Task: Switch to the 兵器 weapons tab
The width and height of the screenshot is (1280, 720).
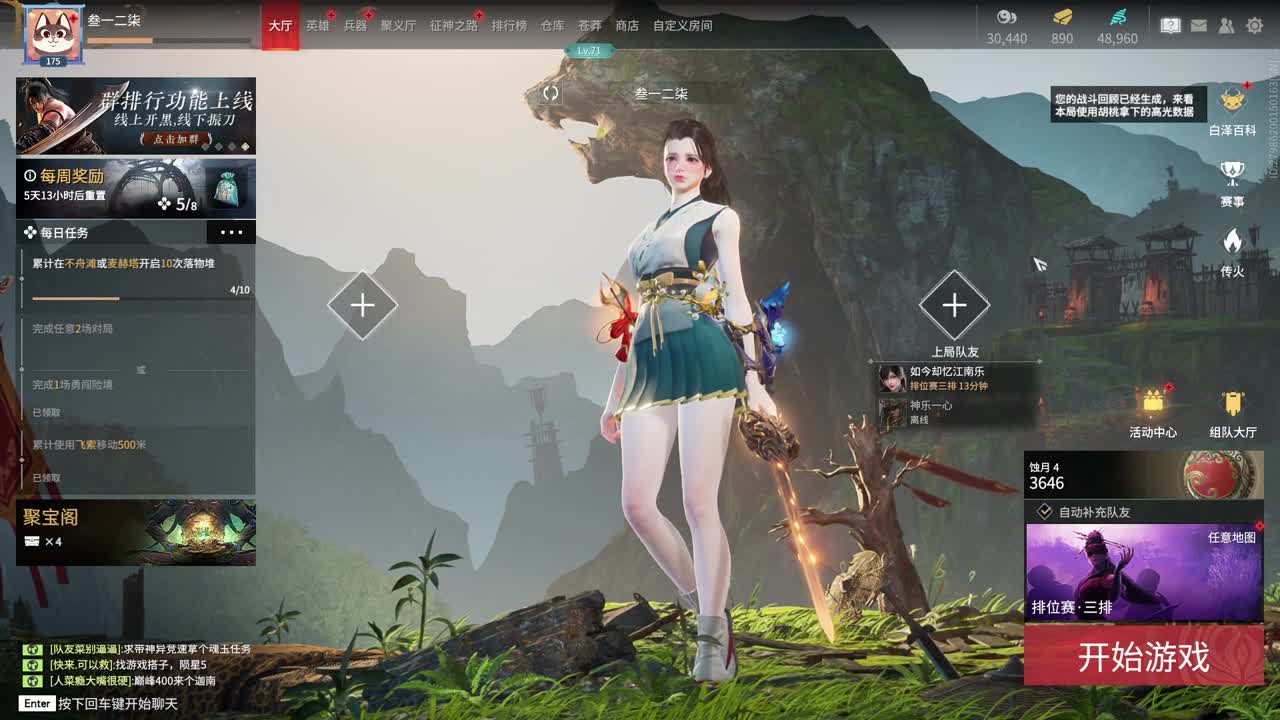Action: (355, 25)
